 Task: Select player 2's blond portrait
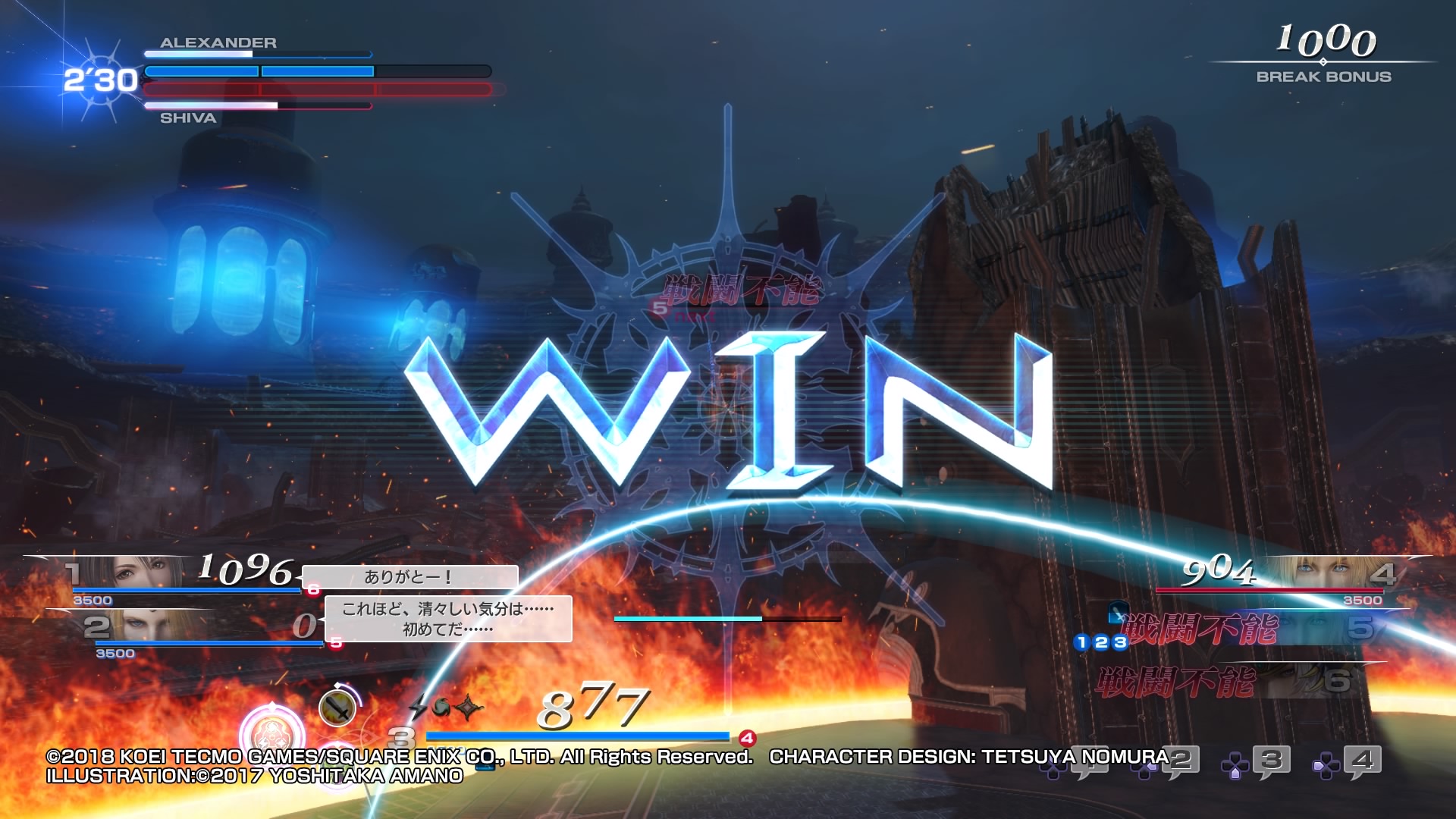tap(159, 626)
